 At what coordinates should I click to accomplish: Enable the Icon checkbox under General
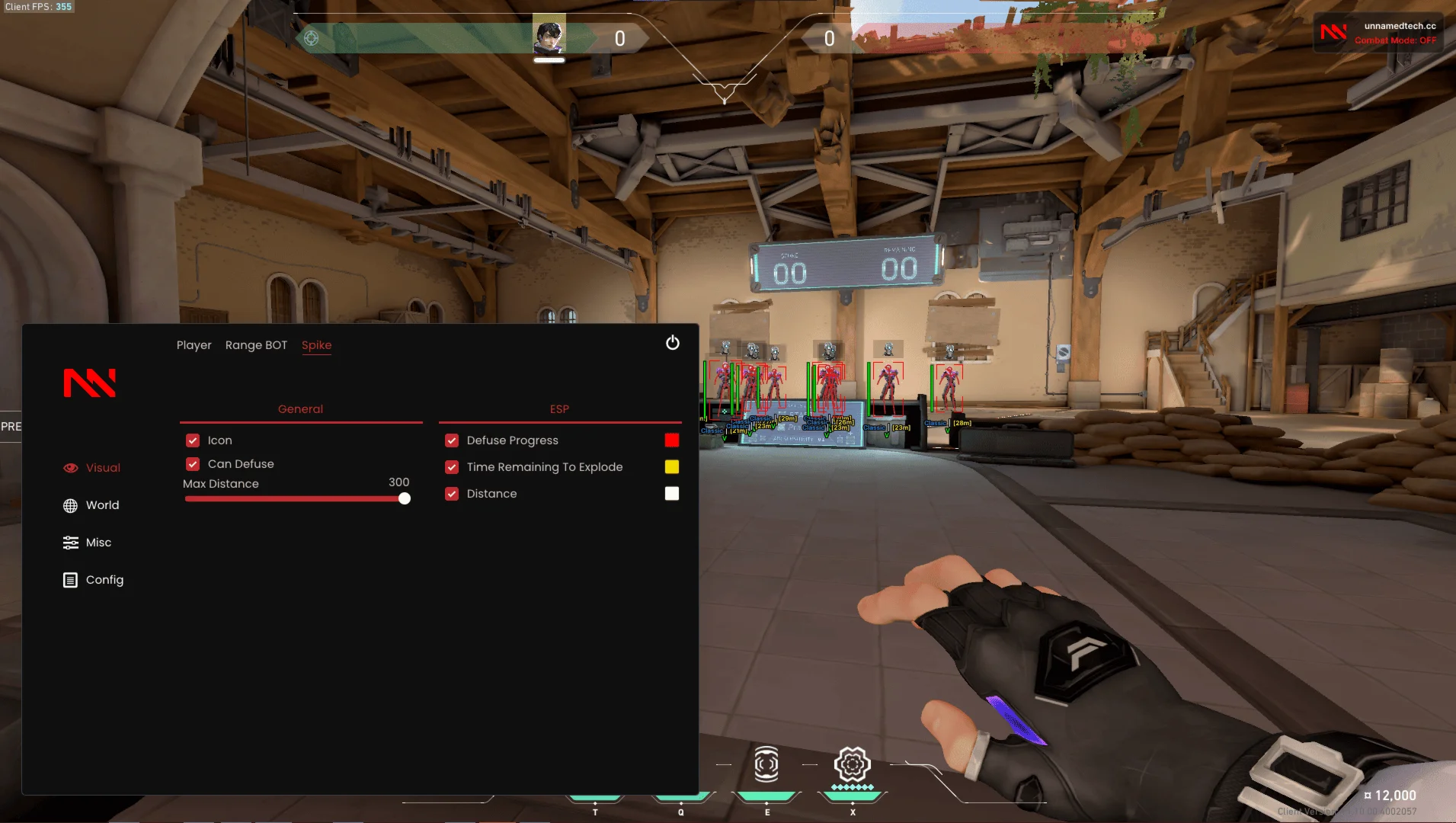pyautogui.click(x=193, y=440)
